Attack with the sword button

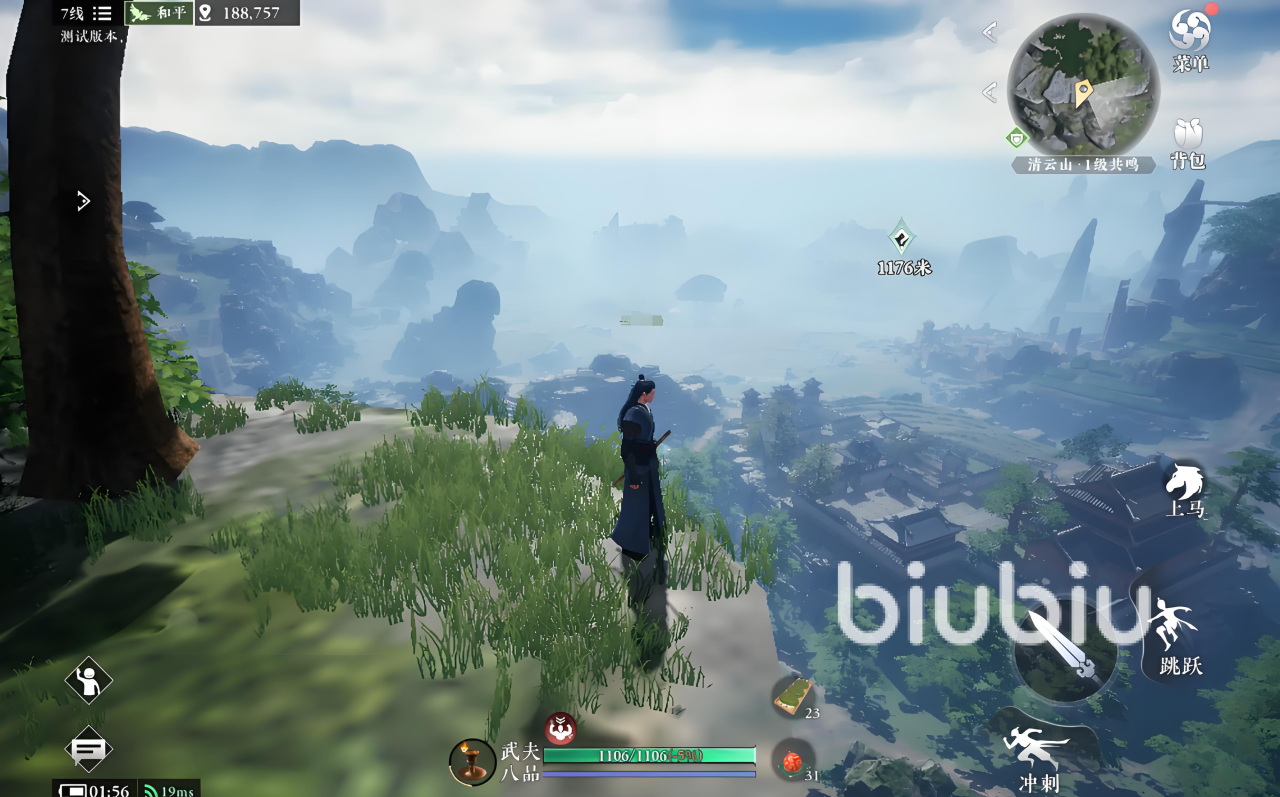1064,651
